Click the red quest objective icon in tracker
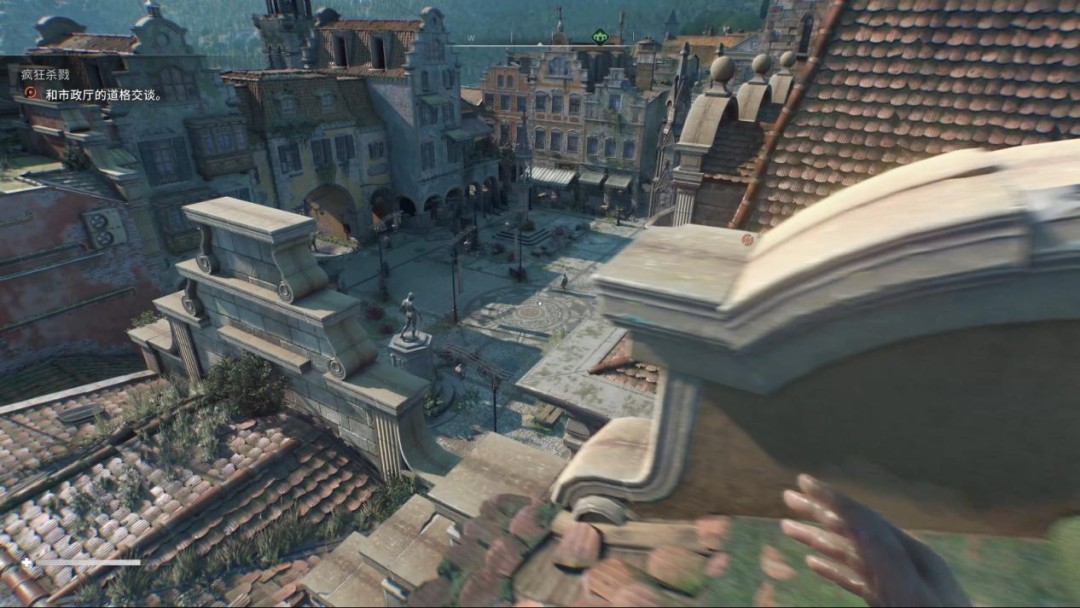 click(30, 95)
